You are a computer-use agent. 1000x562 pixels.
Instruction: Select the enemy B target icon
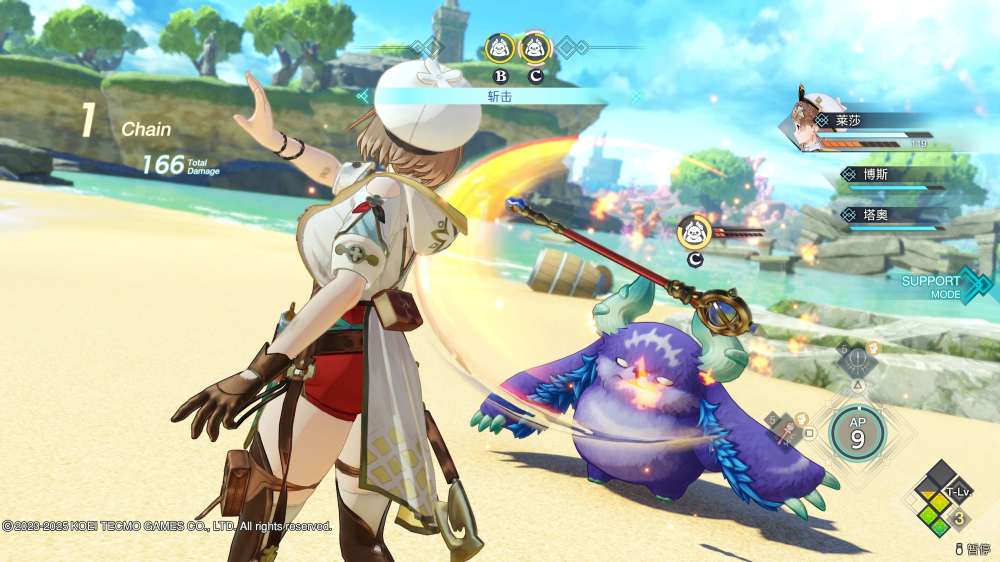click(x=500, y=47)
